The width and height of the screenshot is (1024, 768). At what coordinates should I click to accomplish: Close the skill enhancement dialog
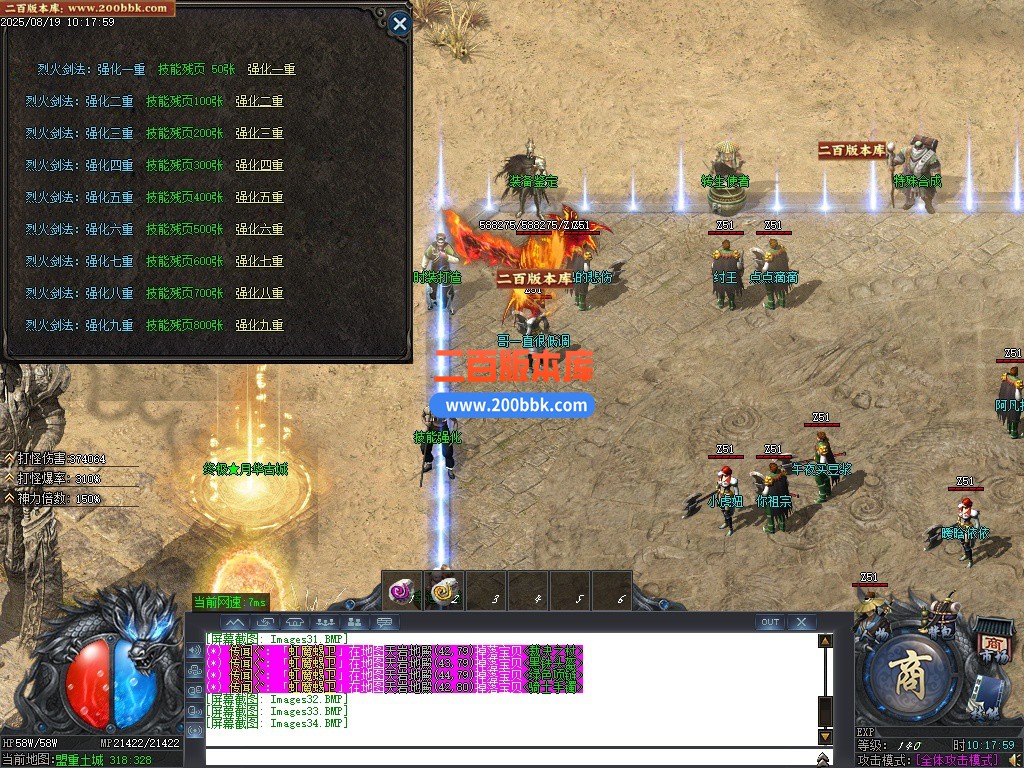(399, 24)
